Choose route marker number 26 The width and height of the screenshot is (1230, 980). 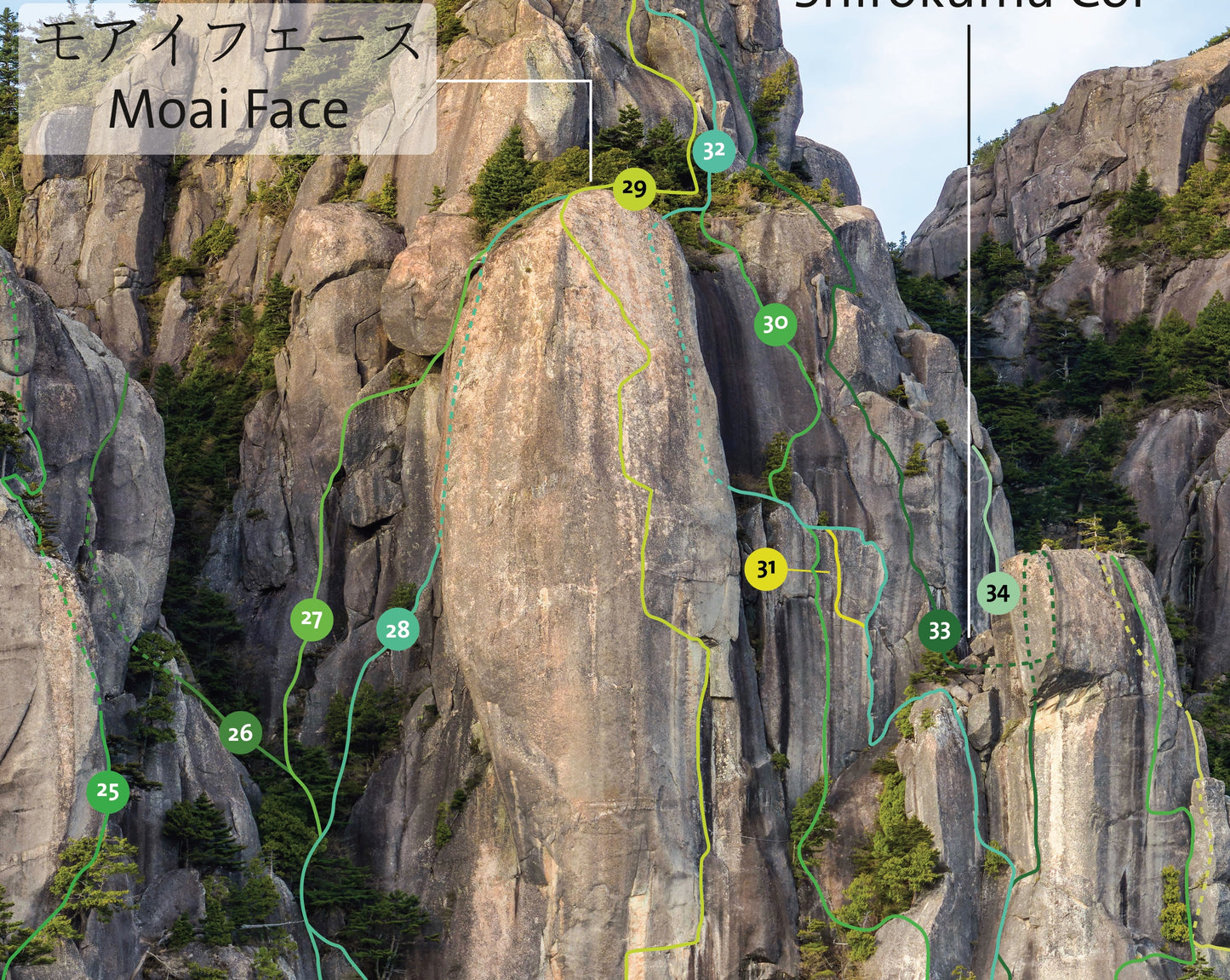click(241, 732)
